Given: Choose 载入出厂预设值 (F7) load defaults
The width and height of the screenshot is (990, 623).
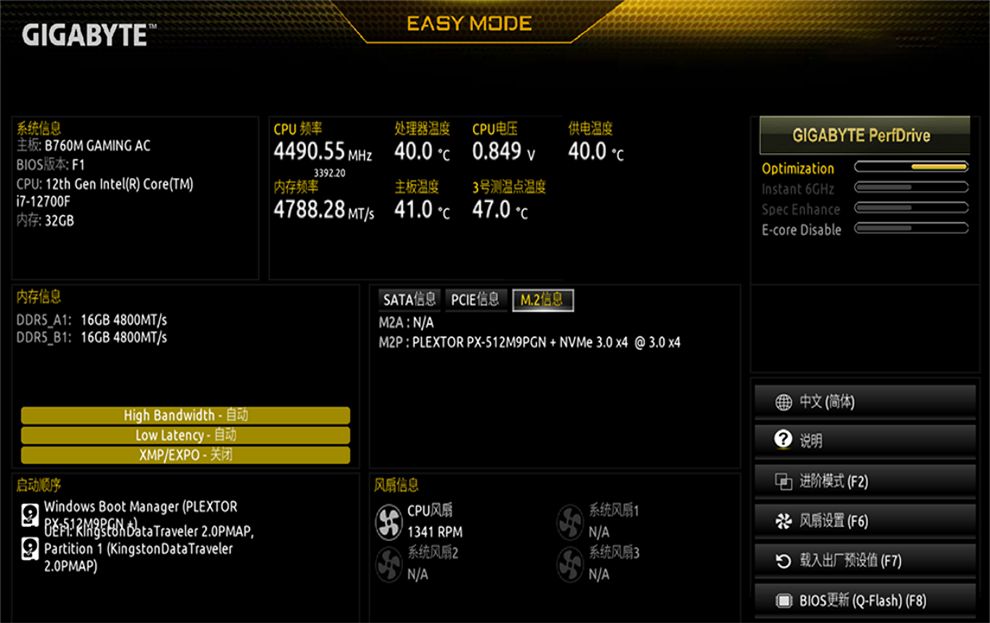Looking at the screenshot, I should click(864, 561).
